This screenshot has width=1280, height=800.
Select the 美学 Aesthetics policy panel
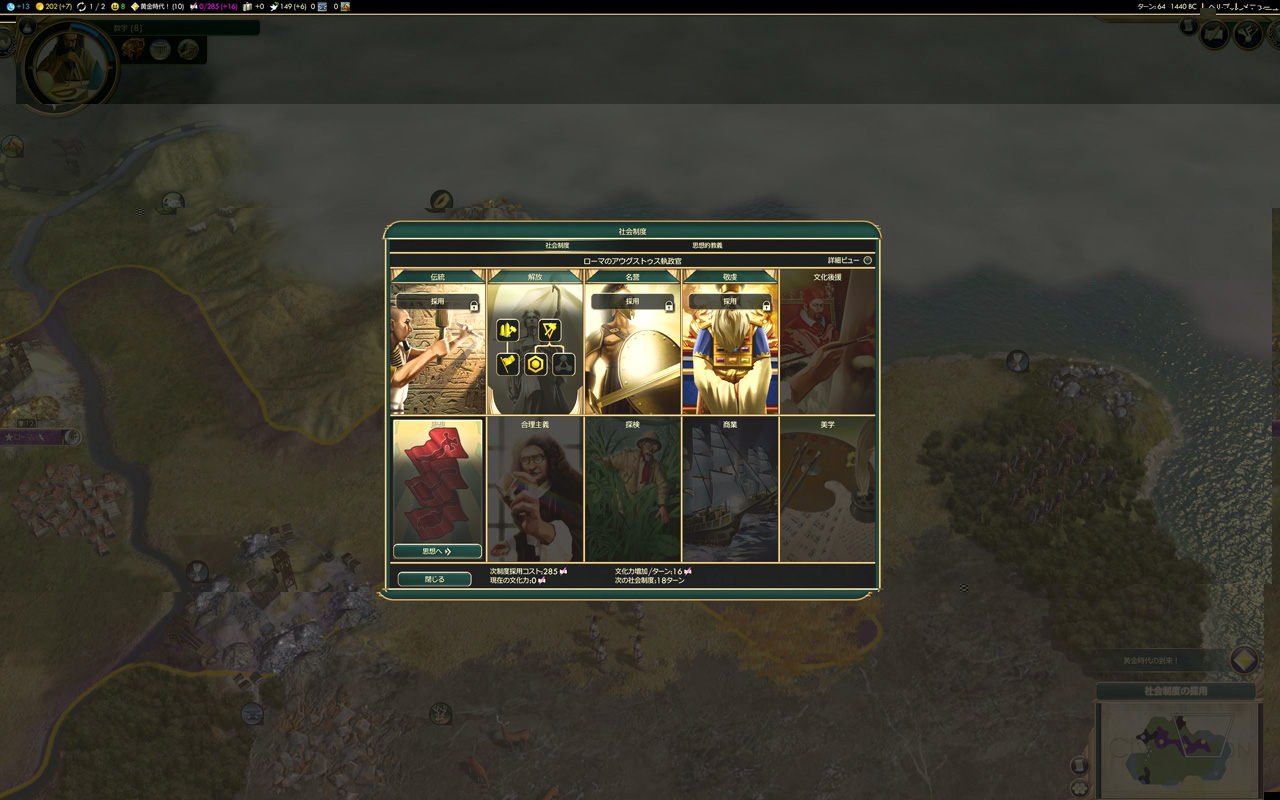coord(827,490)
